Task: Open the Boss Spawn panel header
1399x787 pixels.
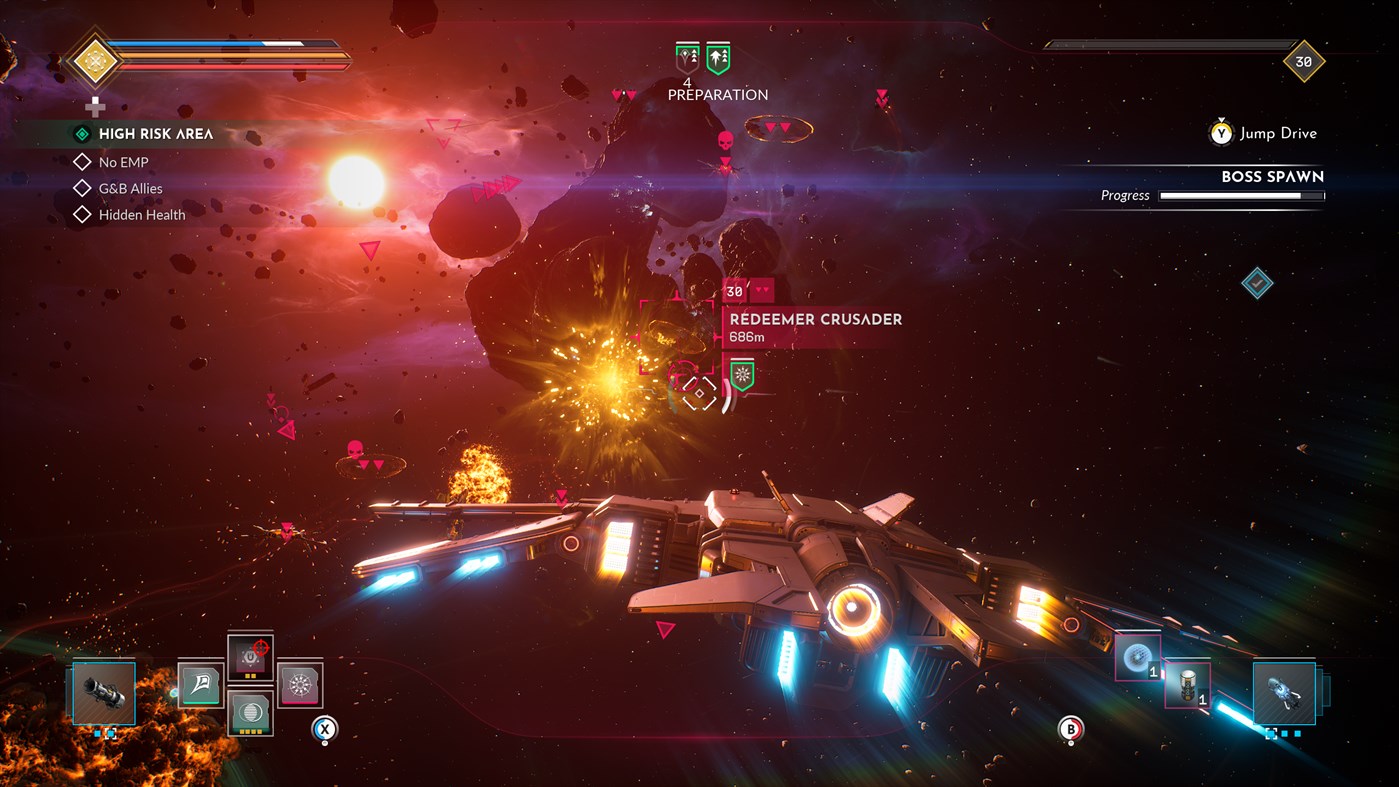Action: [x=1270, y=176]
